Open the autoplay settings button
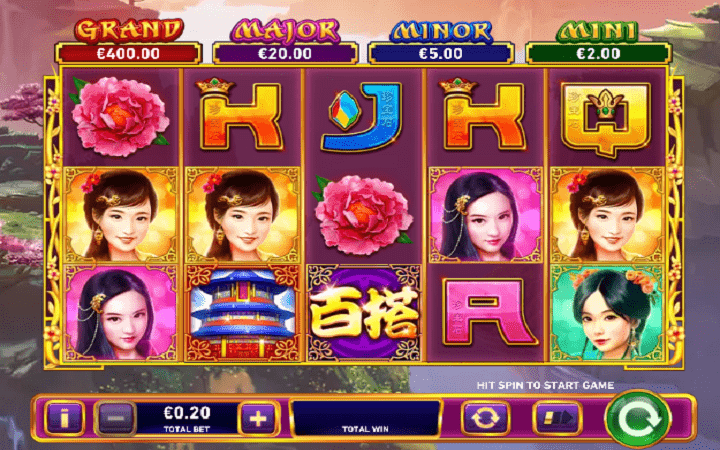This screenshot has width=720, height=450. tap(483, 418)
